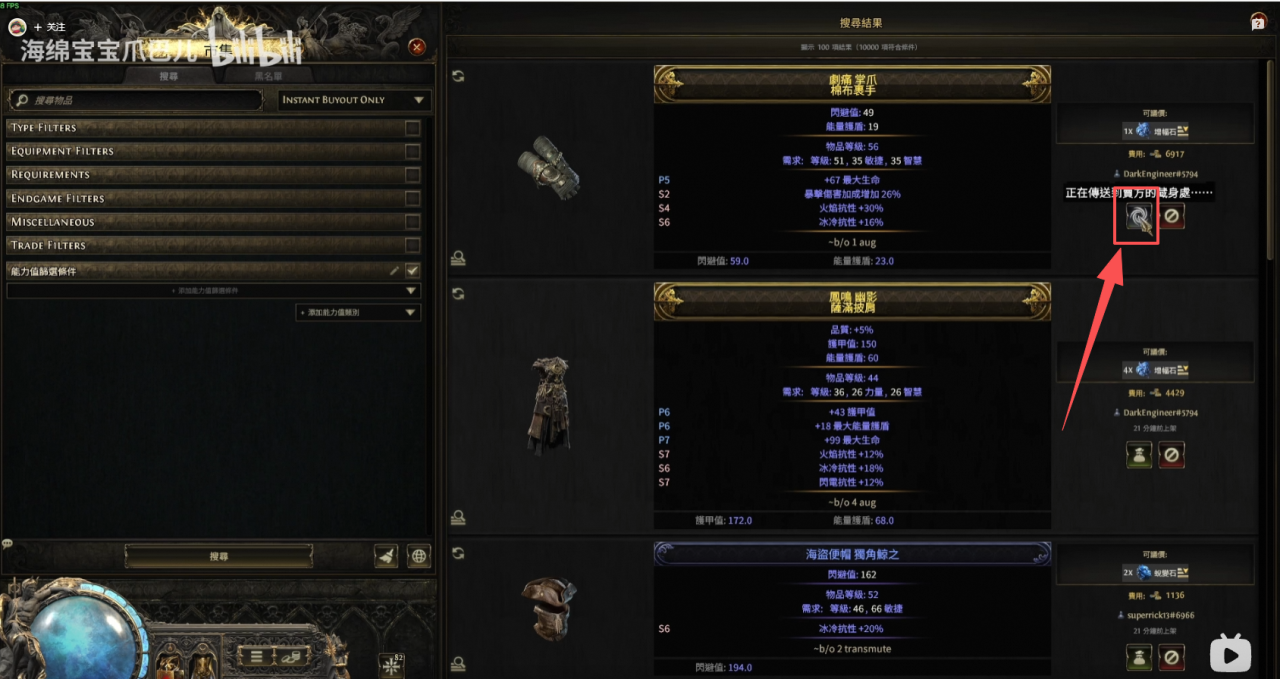Open the Instant Buyout Only dropdown
1280x679 pixels.
(x=354, y=100)
